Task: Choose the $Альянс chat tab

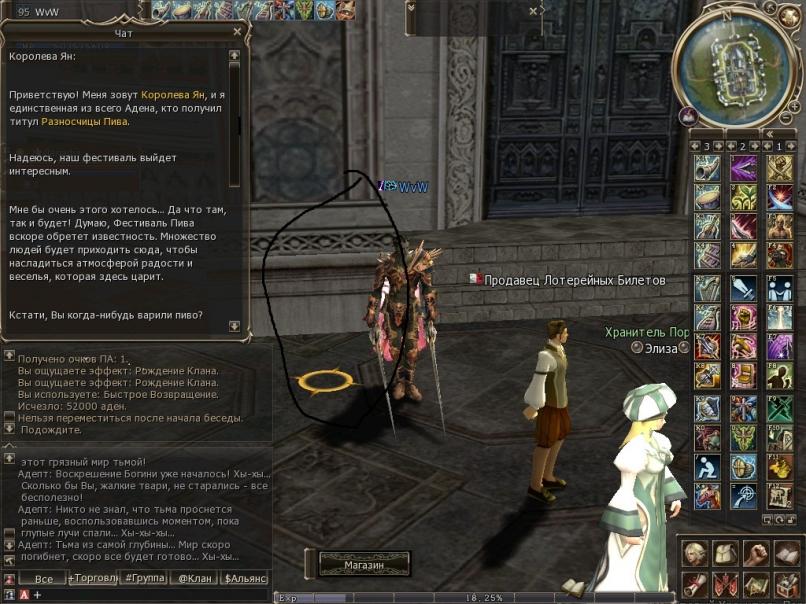Action: (245, 579)
